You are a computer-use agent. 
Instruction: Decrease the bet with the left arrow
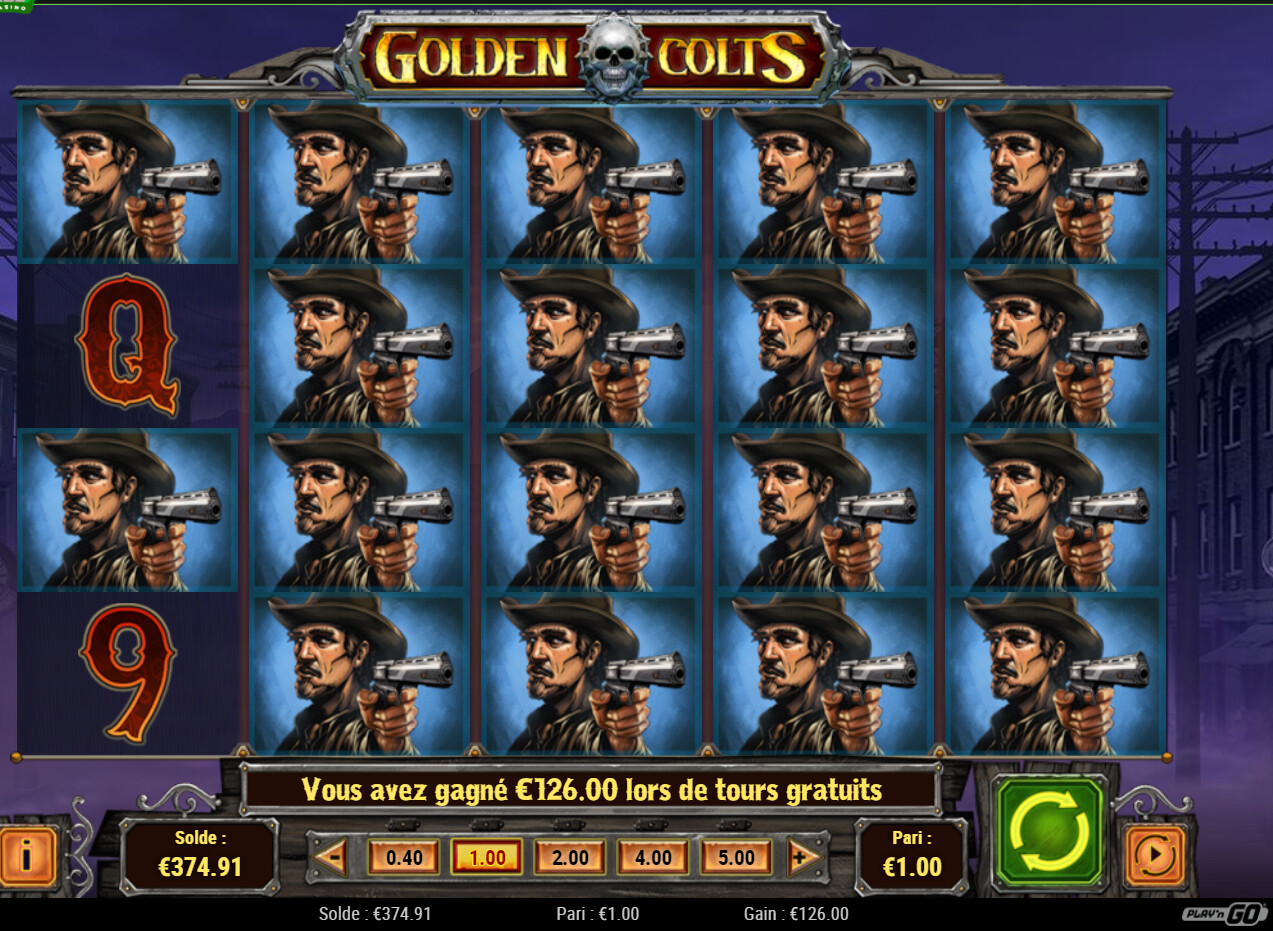332,857
